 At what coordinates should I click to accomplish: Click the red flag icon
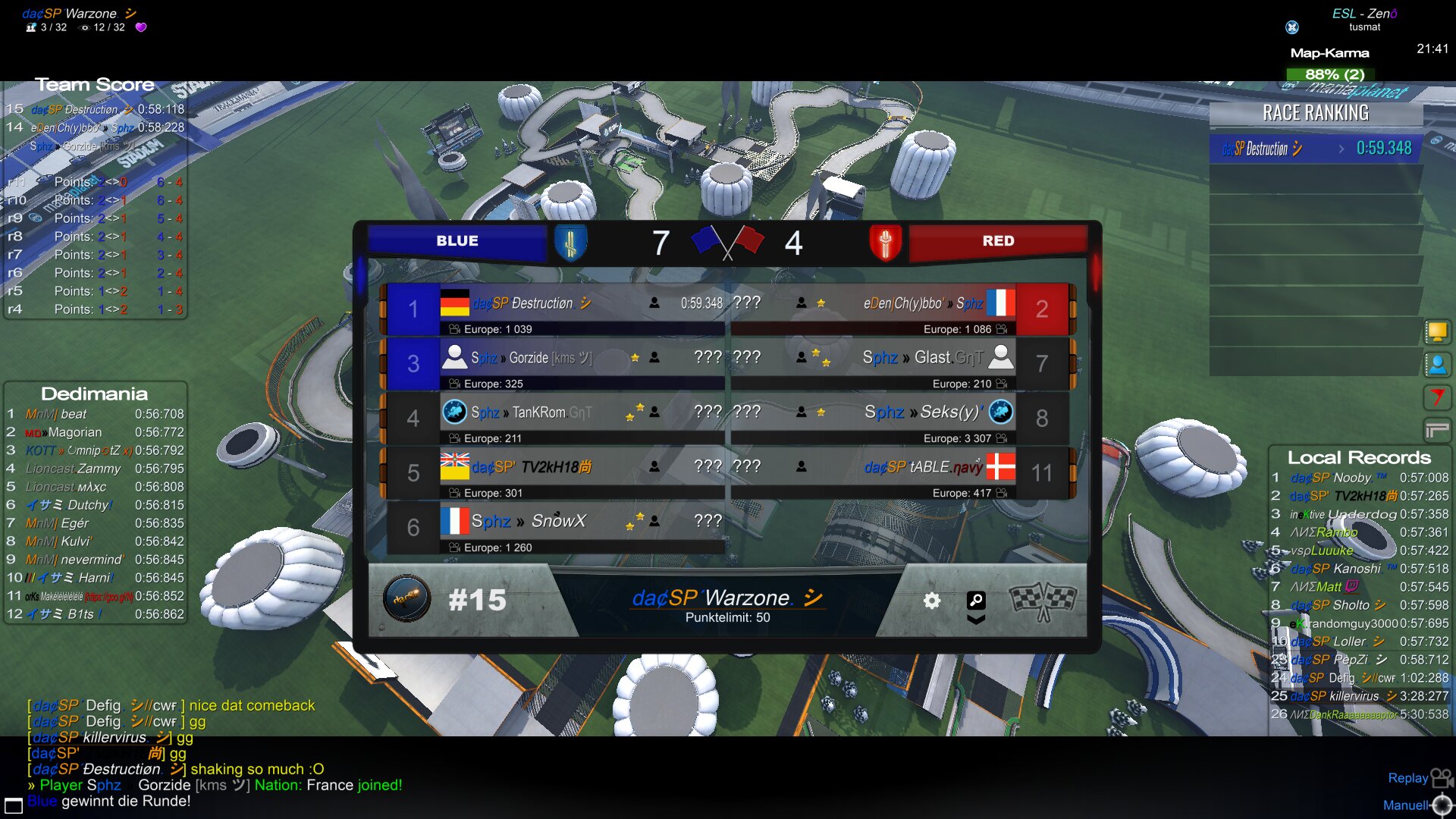pos(1437,397)
